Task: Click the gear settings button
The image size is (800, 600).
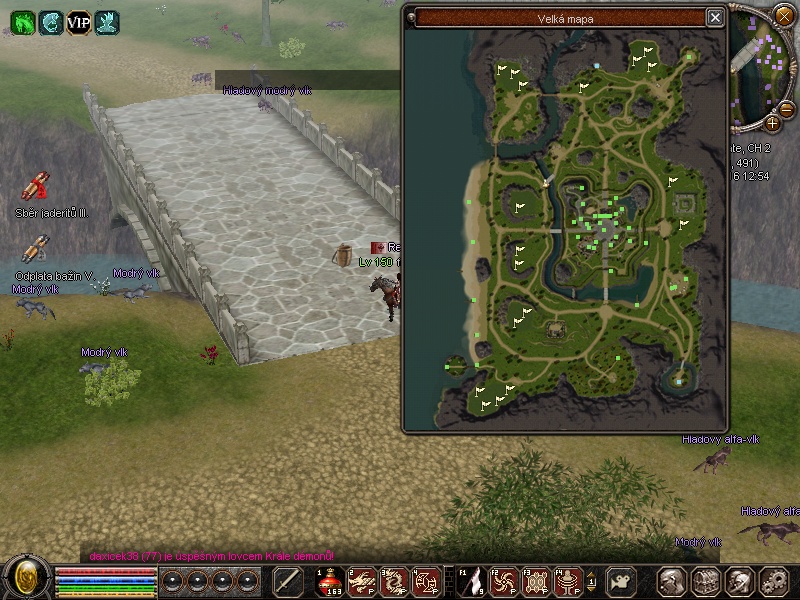Action: pos(773,581)
